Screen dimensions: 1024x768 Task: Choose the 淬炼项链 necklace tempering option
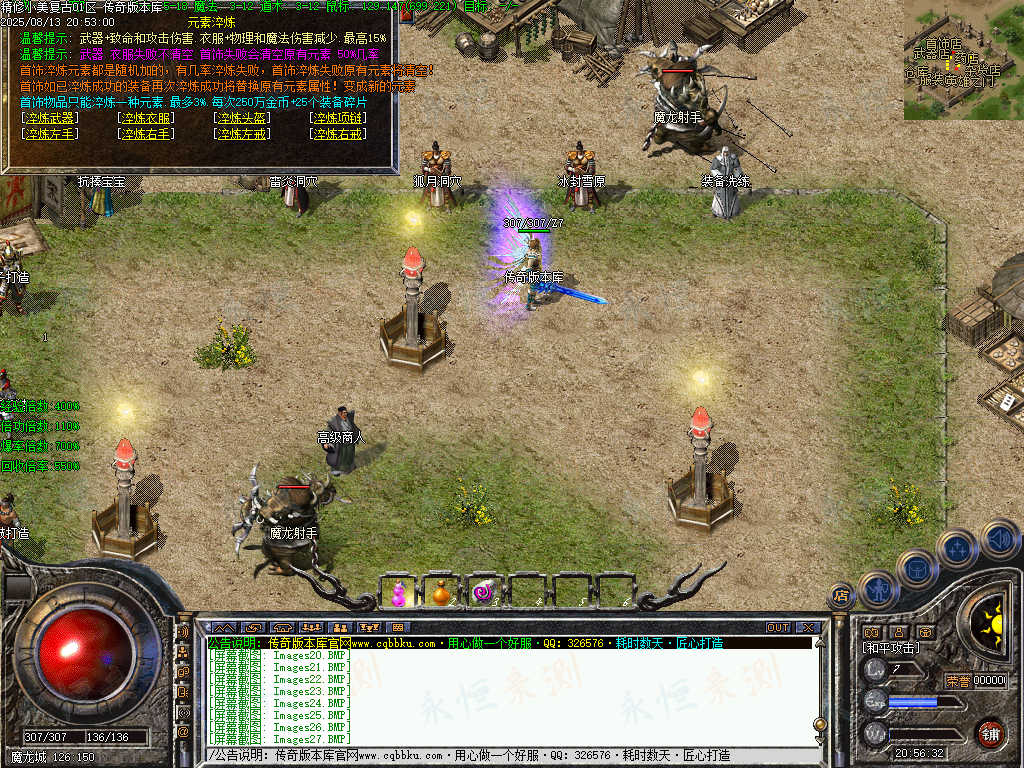(338, 118)
